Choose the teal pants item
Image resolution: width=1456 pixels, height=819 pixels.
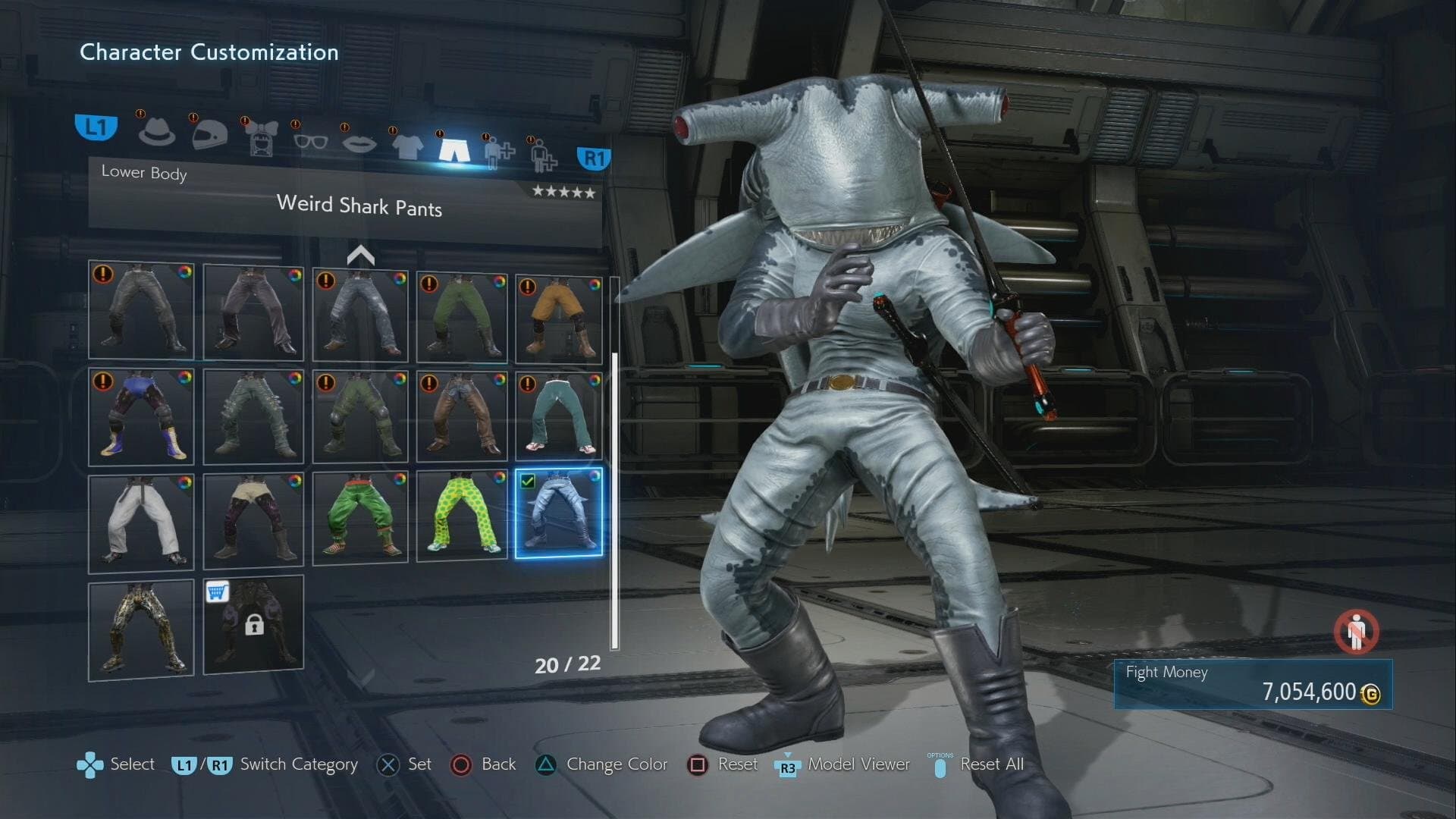(x=559, y=417)
